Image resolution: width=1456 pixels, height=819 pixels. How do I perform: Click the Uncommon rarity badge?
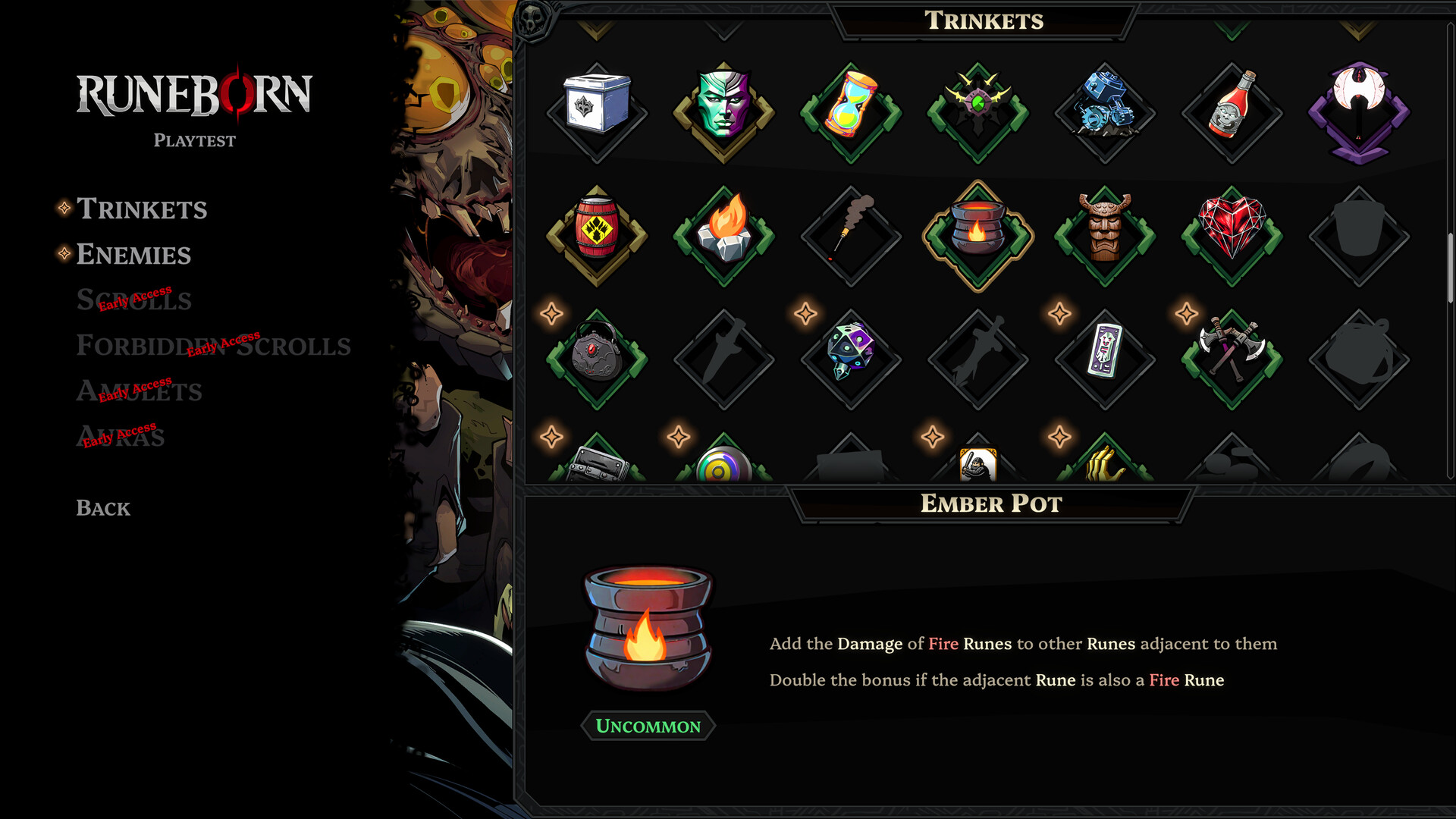(648, 726)
